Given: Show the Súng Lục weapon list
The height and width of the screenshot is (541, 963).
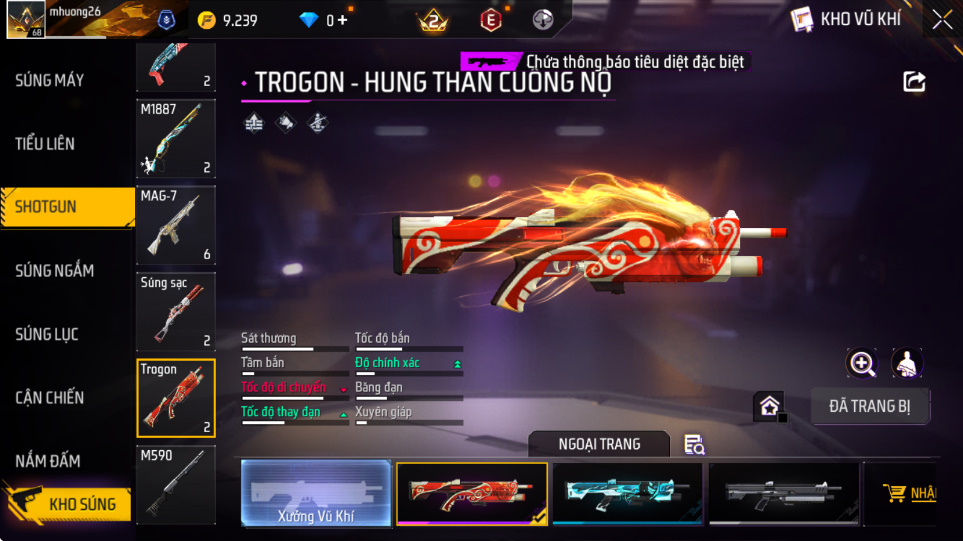Looking at the screenshot, I should click(47, 334).
